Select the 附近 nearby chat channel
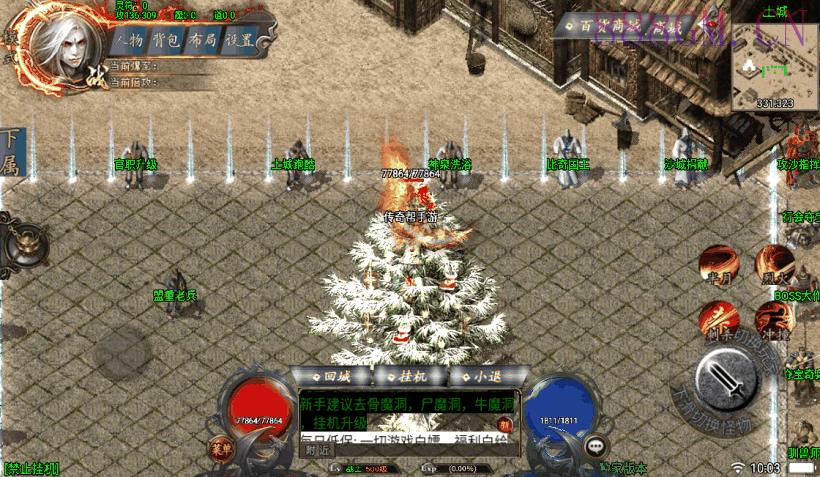Image resolution: width=820 pixels, height=477 pixels. click(318, 450)
